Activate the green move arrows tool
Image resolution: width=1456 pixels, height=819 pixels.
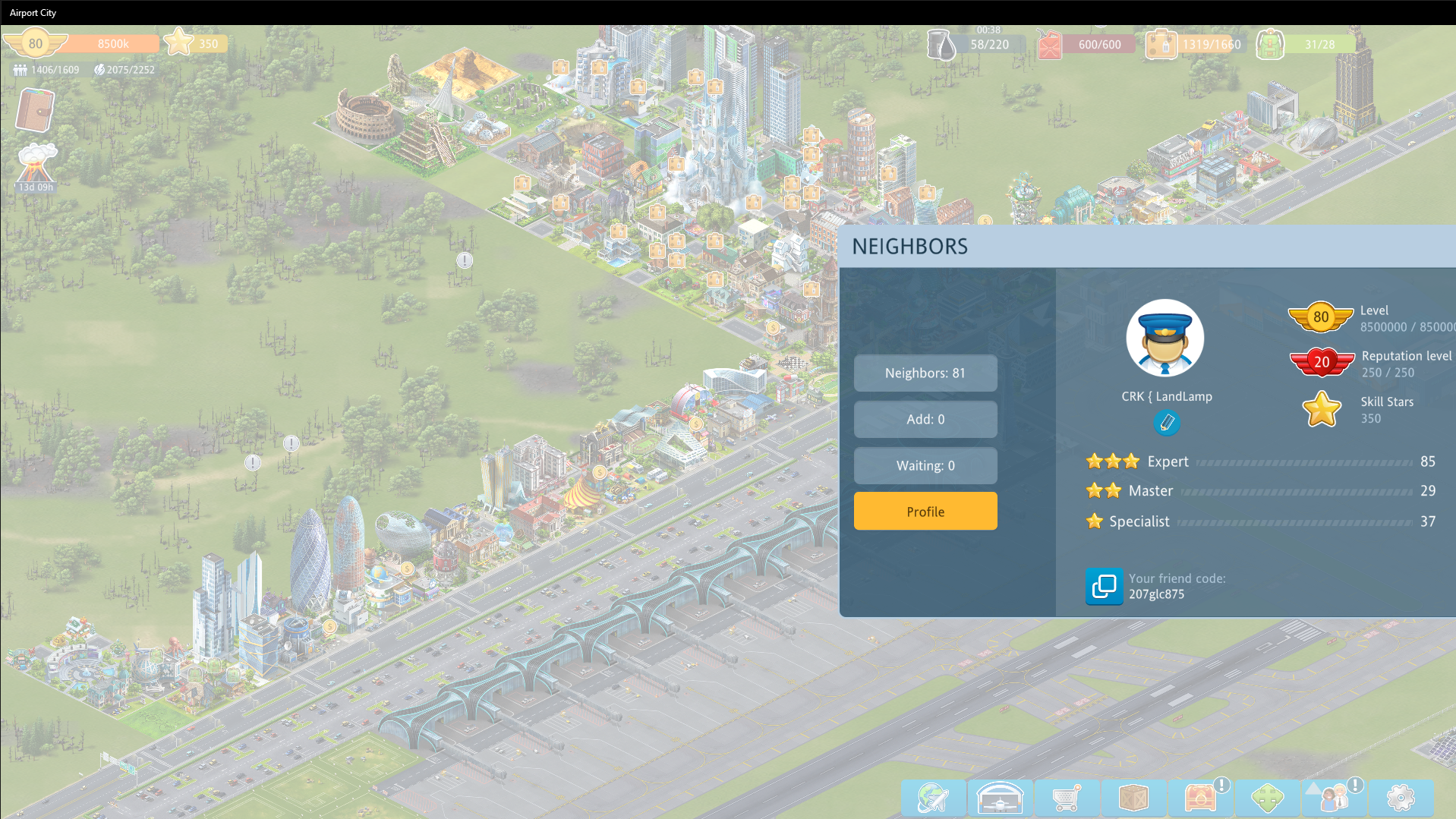[1267, 798]
